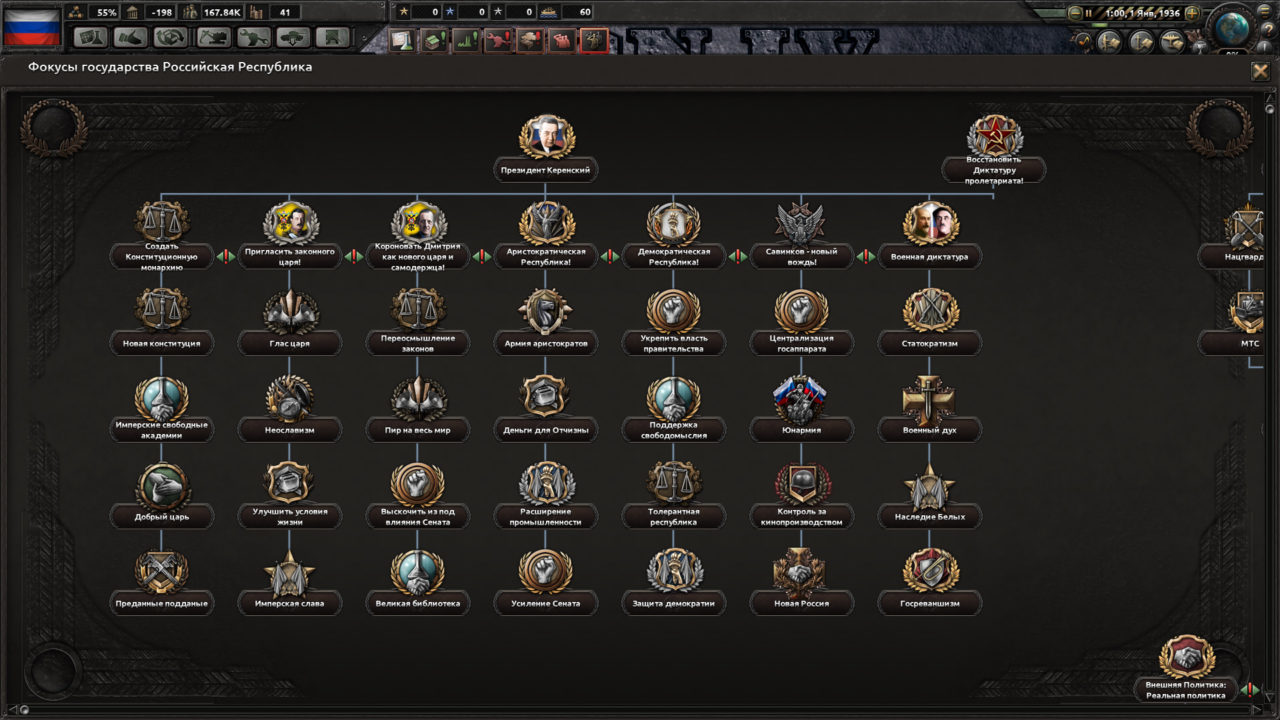
Task: Open the game menu with the hamburger button
Action: 1264,12
